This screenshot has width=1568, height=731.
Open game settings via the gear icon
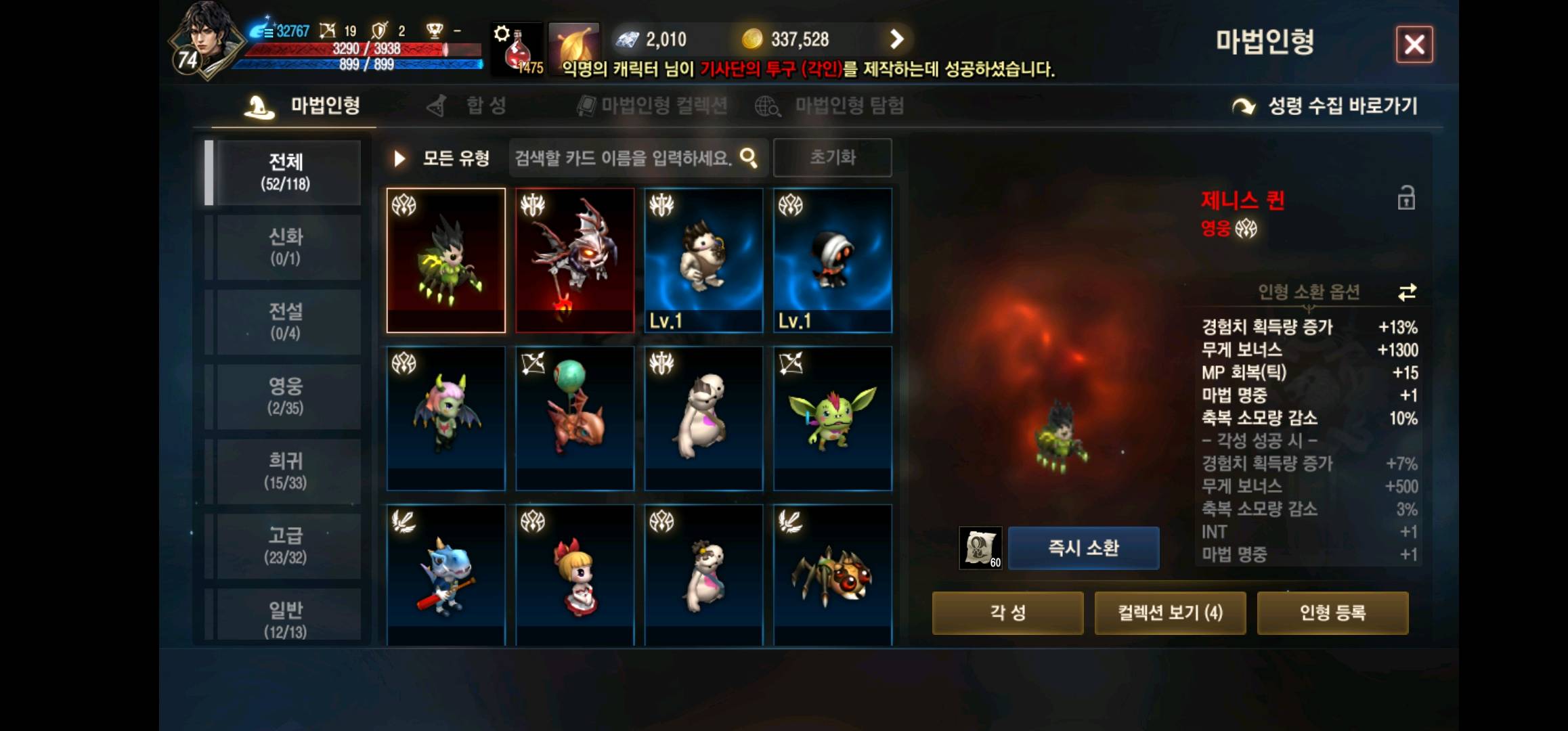[x=501, y=34]
